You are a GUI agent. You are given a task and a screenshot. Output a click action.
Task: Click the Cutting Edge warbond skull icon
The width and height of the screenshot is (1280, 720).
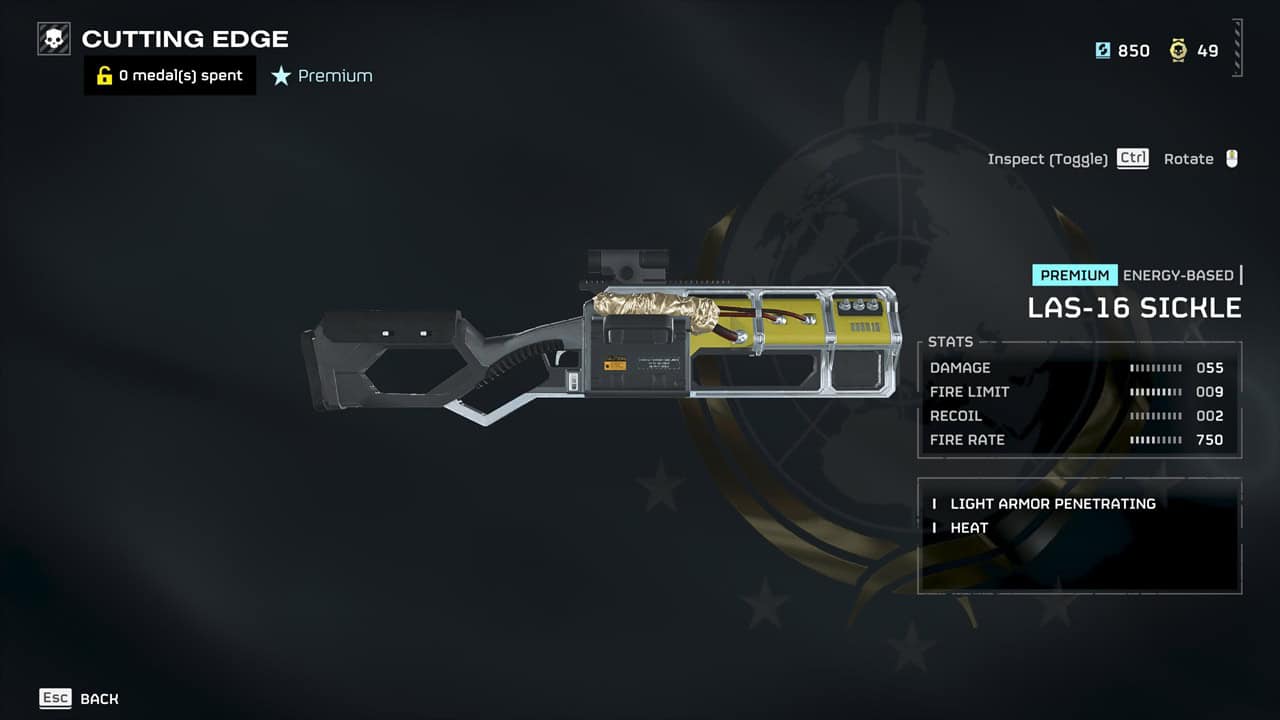click(x=54, y=39)
